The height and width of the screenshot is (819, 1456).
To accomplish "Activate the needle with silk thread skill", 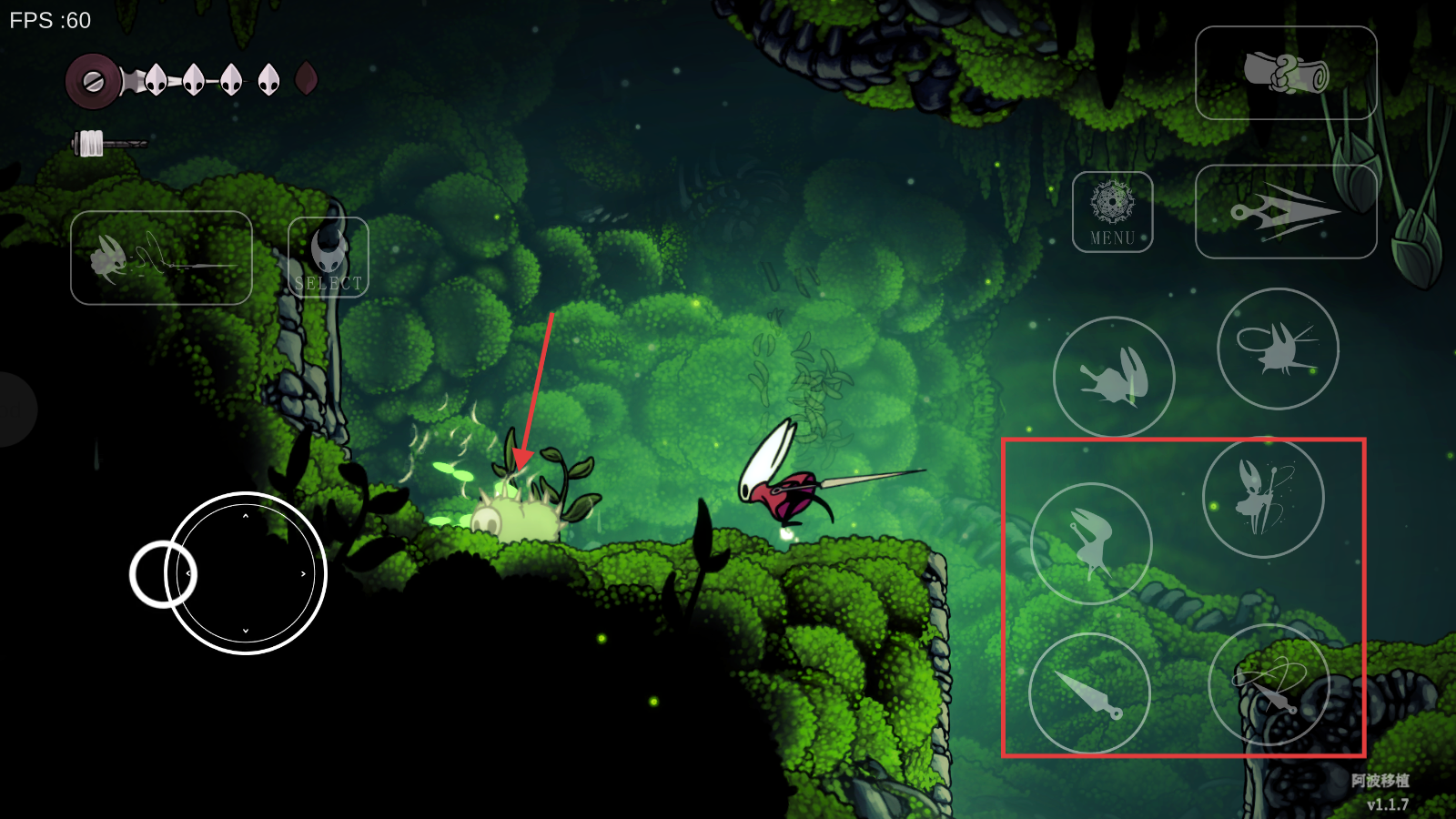I will click(x=1269, y=684).
